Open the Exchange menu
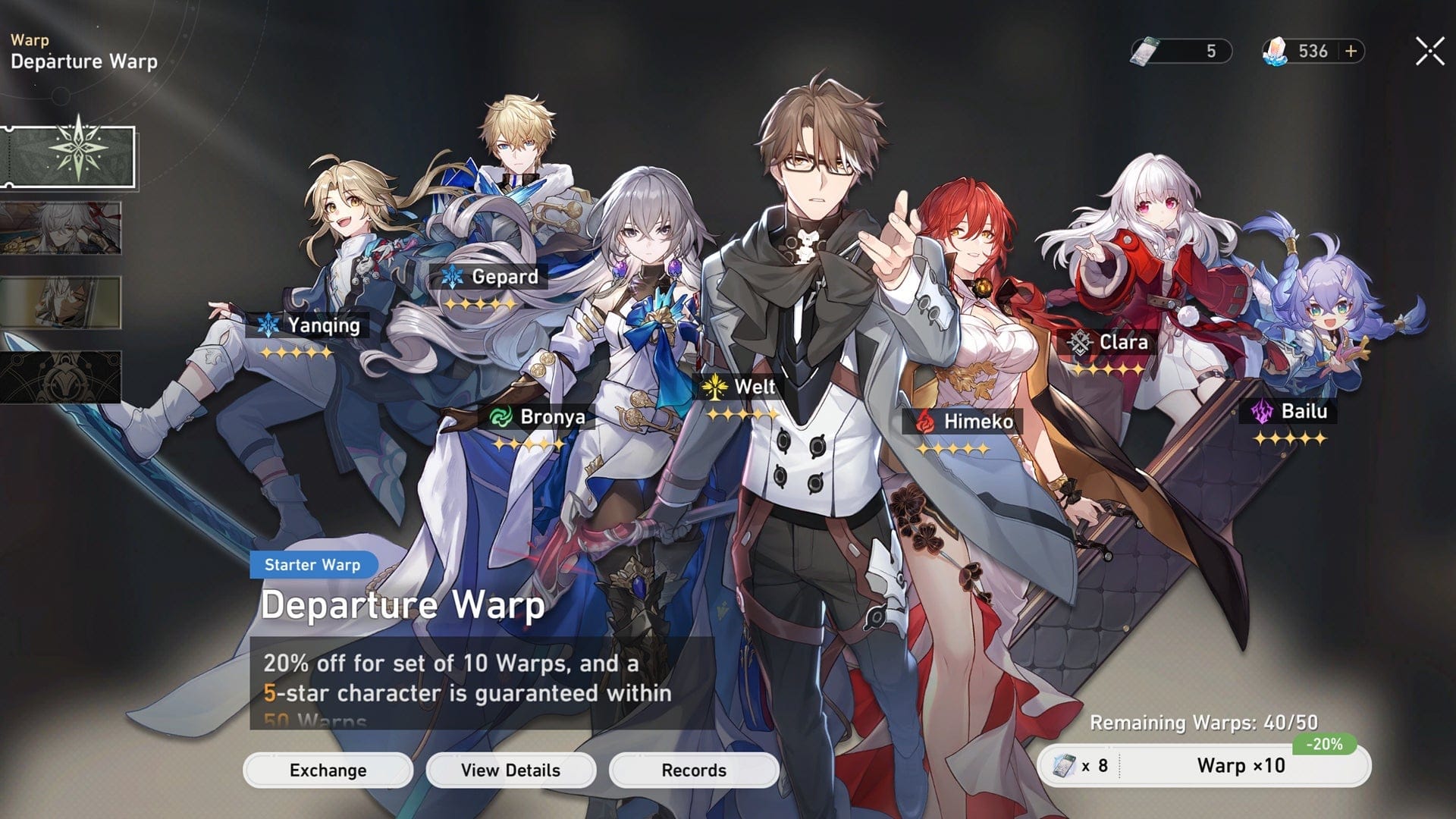1456x819 pixels. (328, 770)
